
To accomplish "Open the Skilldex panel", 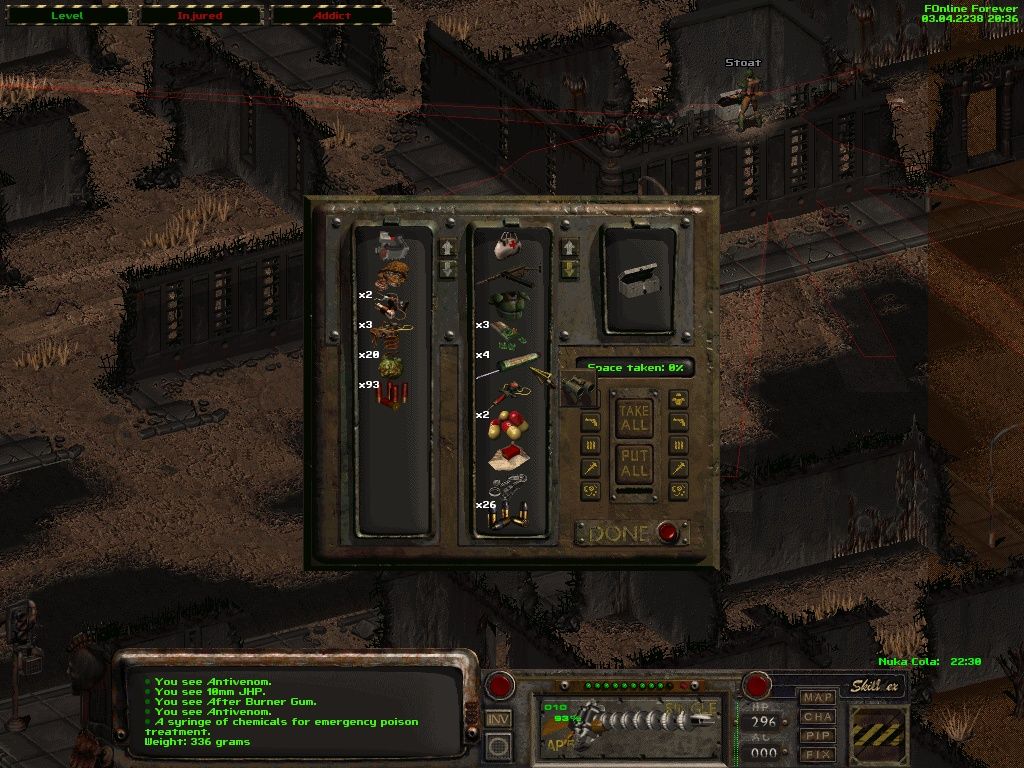I will (x=877, y=686).
